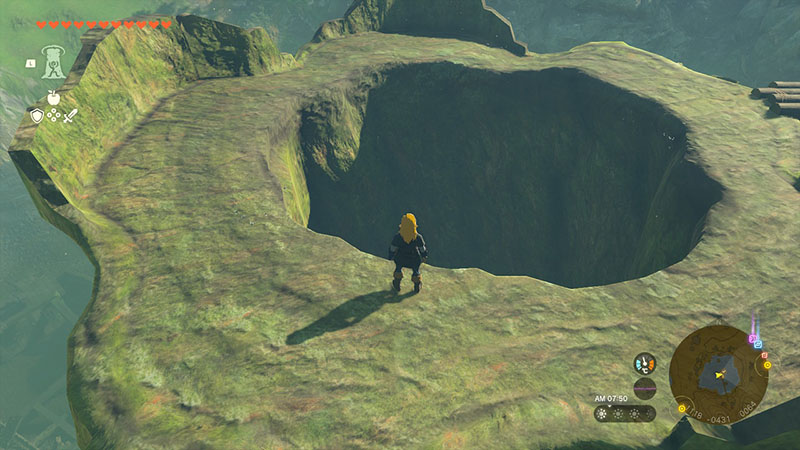Choose the sword quick-select icon

click(70, 116)
